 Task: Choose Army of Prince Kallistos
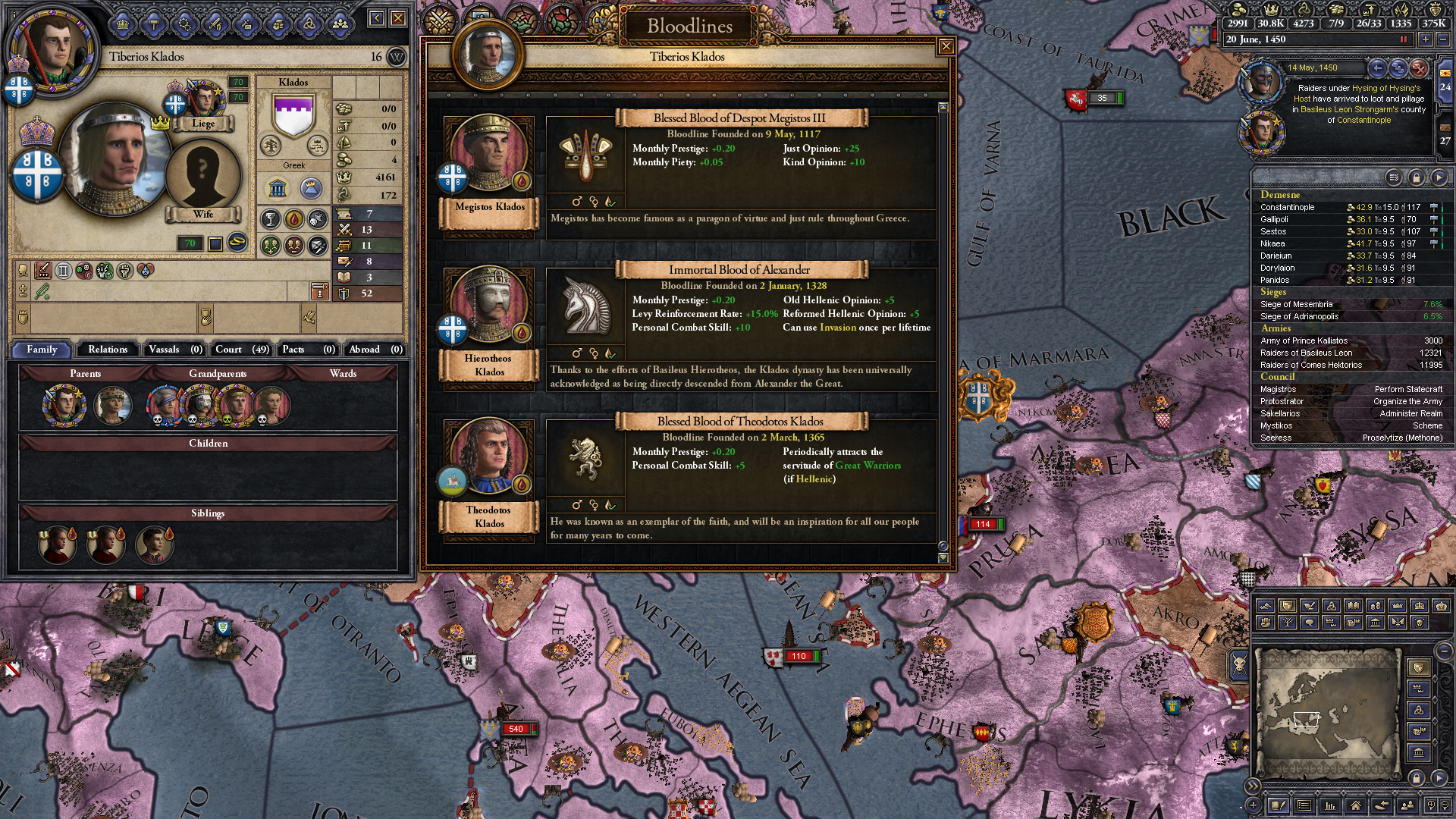pos(1304,340)
